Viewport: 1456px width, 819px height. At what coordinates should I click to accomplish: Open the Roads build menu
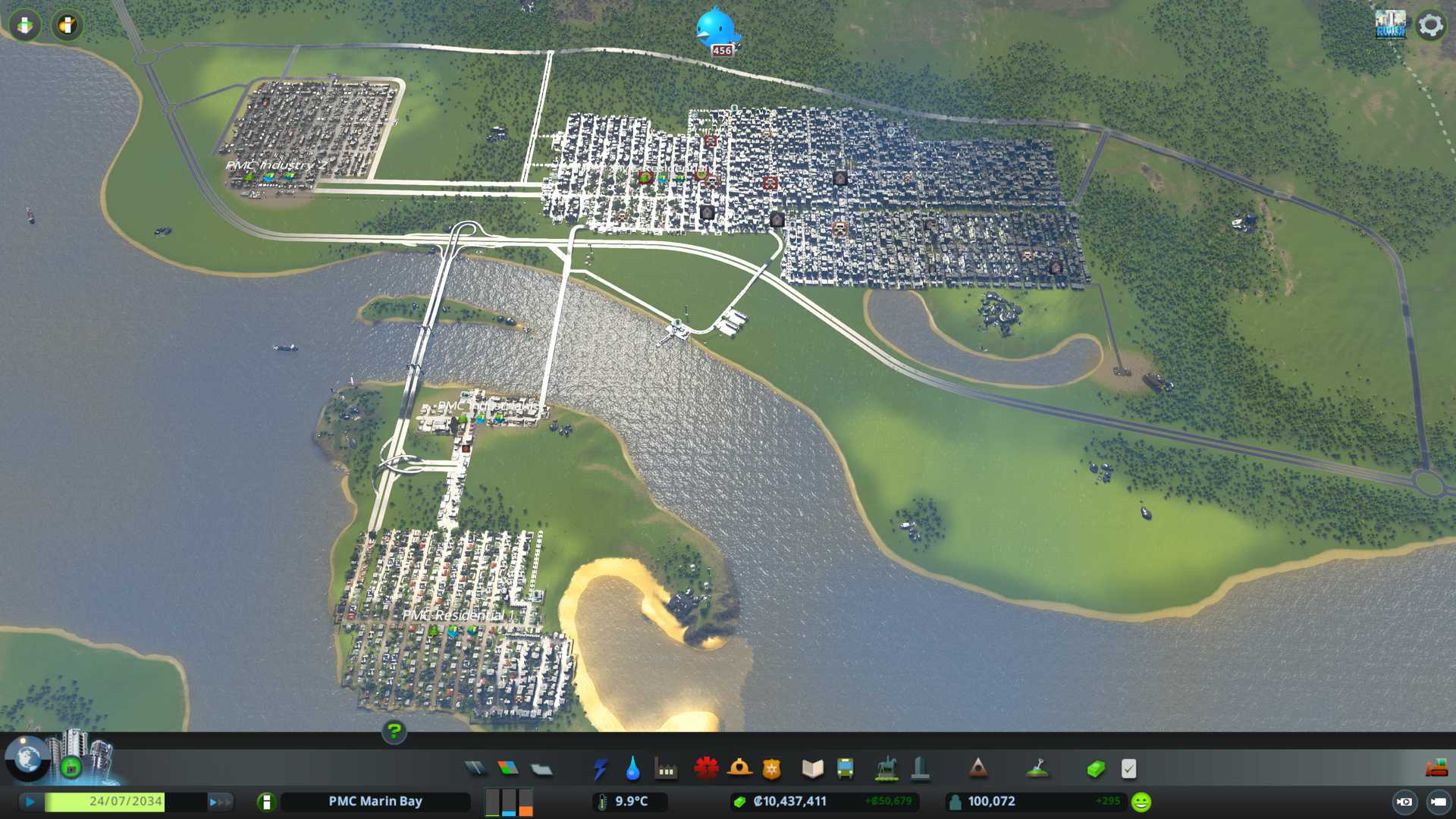tap(475, 769)
